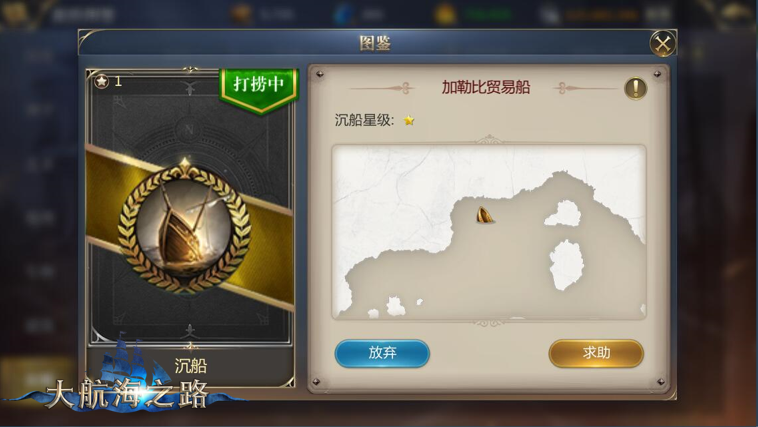The width and height of the screenshot is (758, 427).
Task: Select the shipwreck marker on the map
Action: (x=485, y=214)
